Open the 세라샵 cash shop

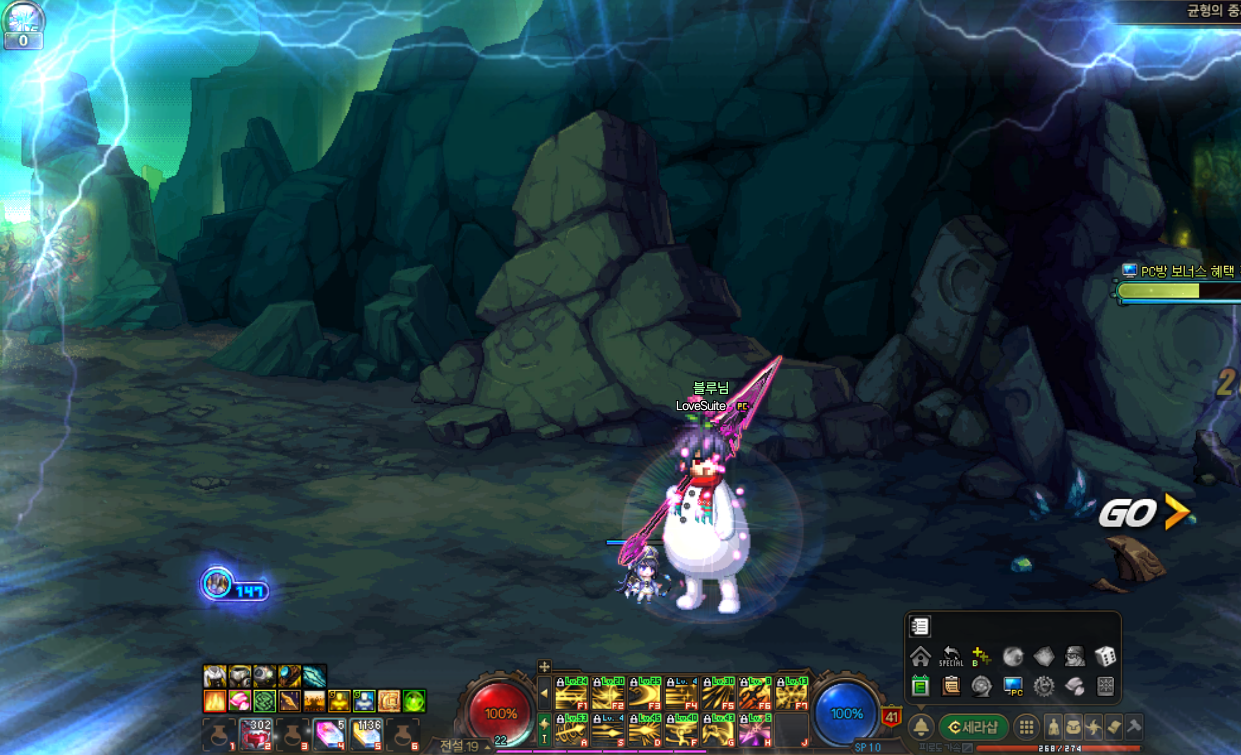pyautogui.click(x=973, y=727)
